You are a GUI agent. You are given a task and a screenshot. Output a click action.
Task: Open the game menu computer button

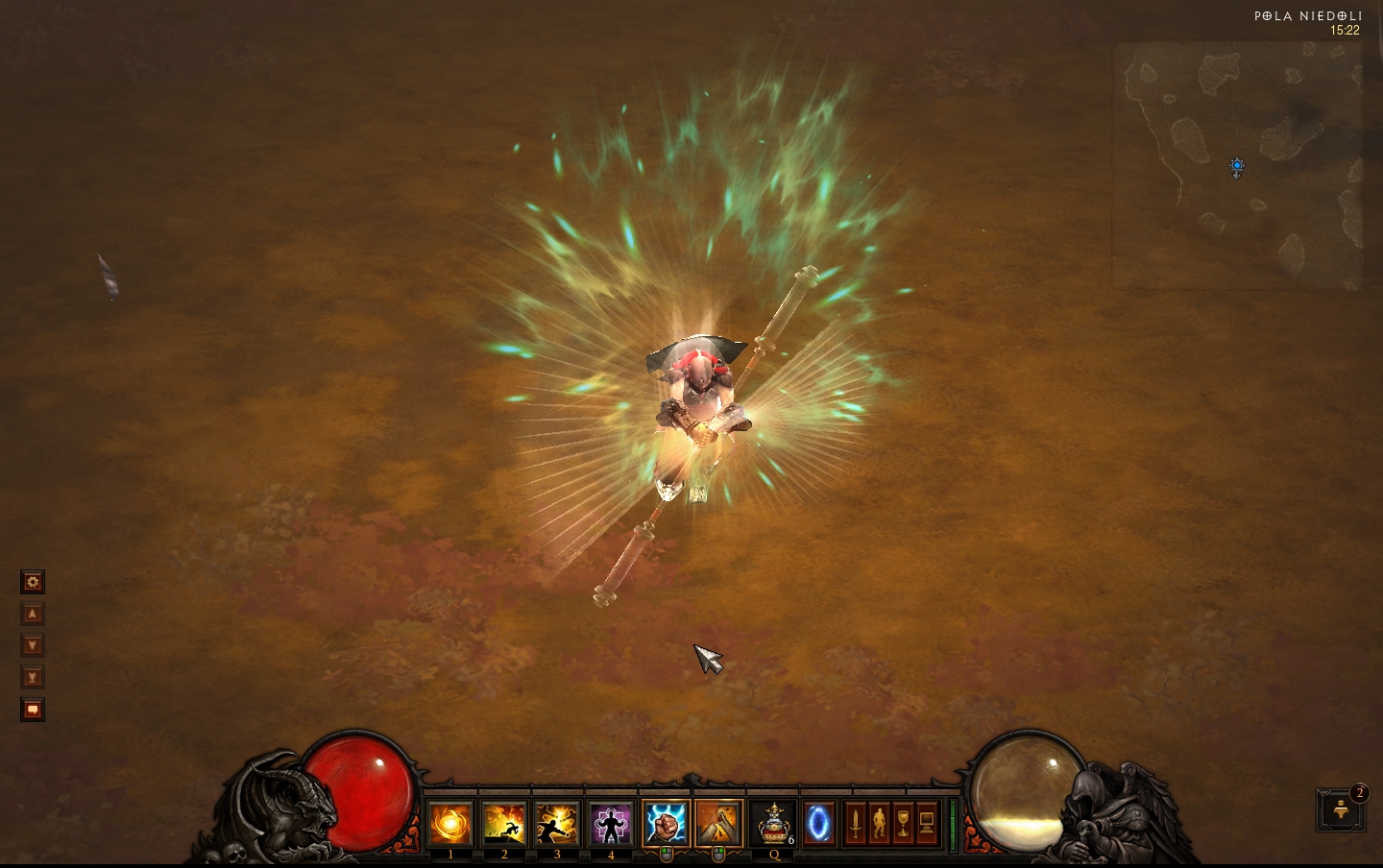927,824
